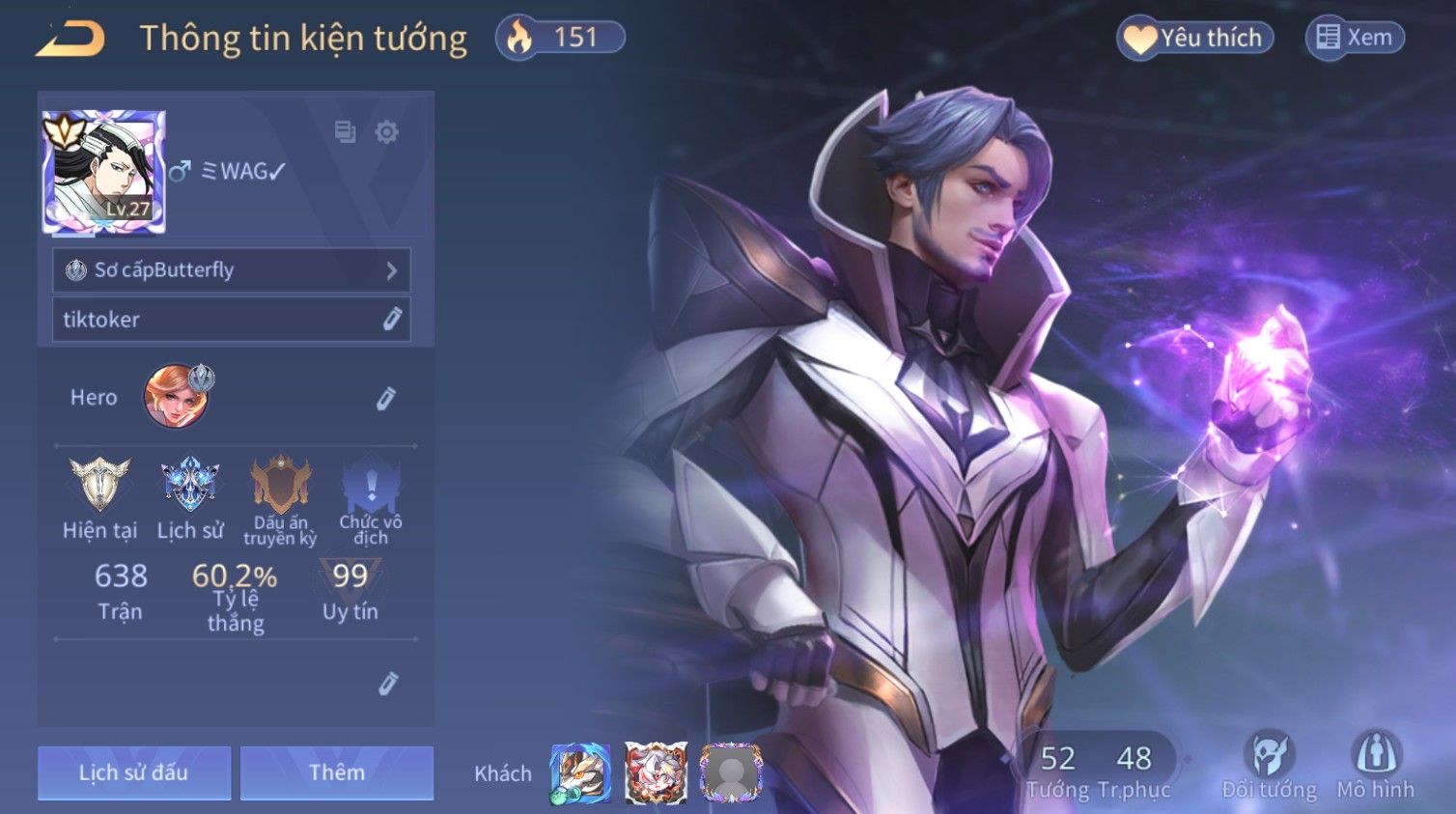Open the Yêu thích favorites button
The width and height of the screenshot is (1456, 814).
(x=1195, y=38)
